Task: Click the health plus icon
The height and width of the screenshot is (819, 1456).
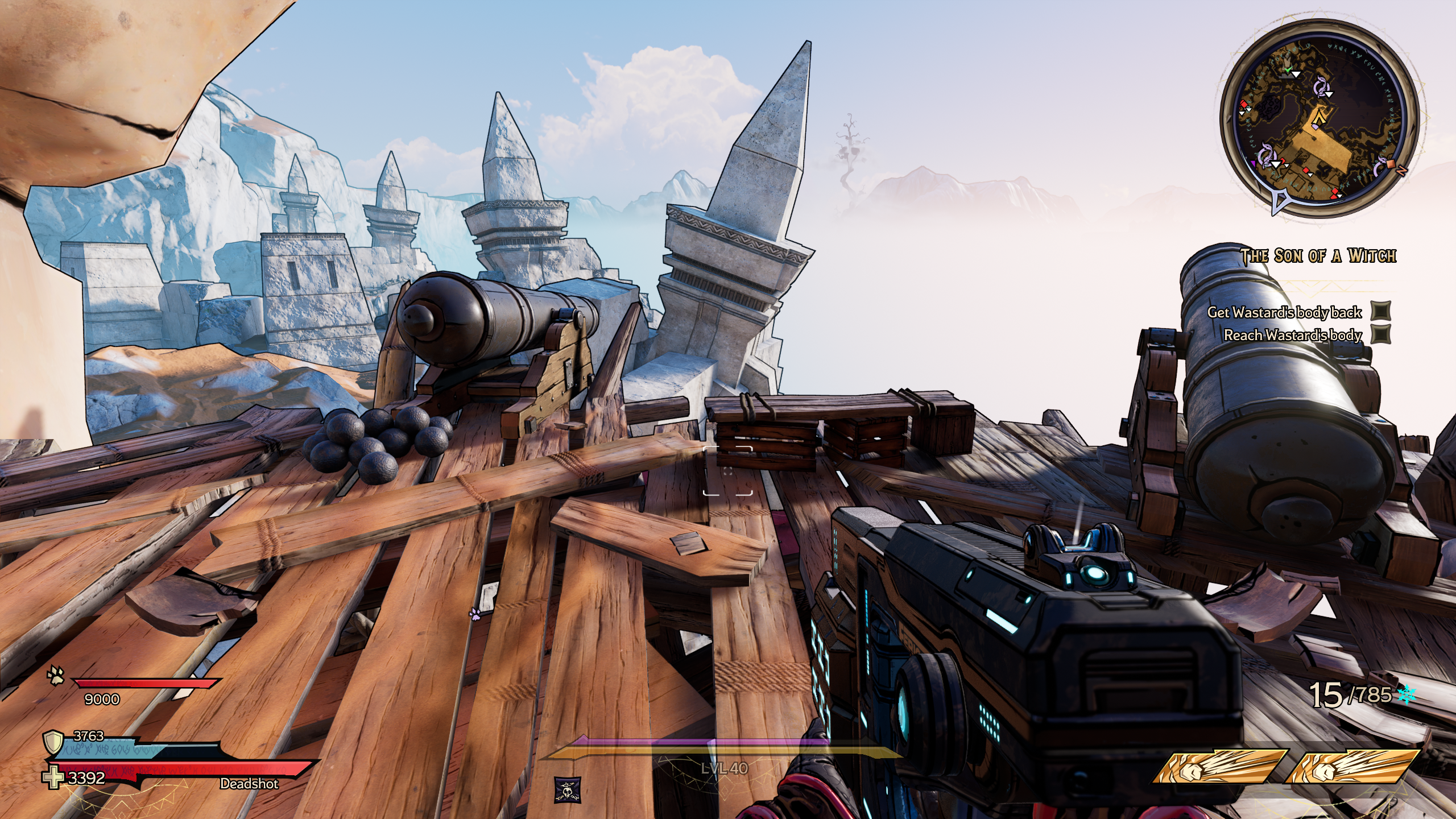Action: [x=55, y=778]
